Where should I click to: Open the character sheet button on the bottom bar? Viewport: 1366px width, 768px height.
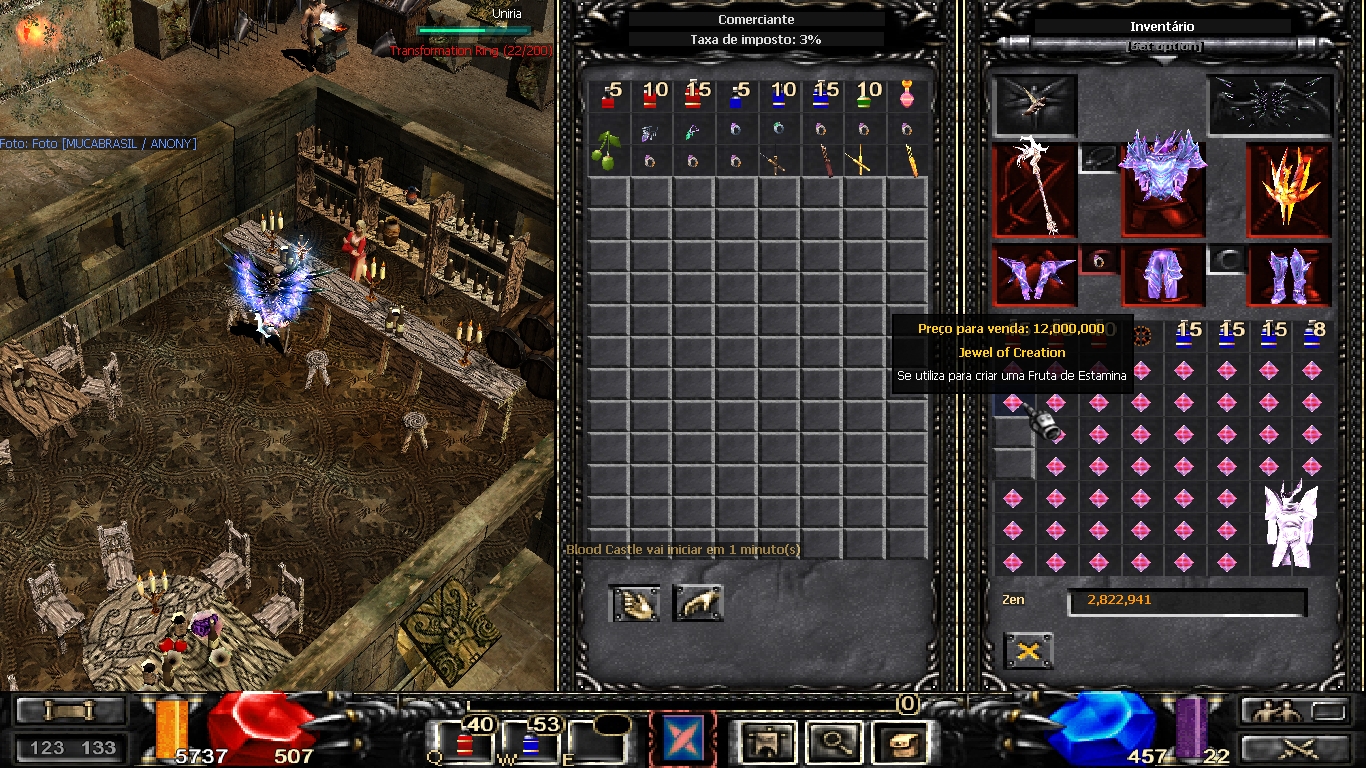(x=769, y=742)
